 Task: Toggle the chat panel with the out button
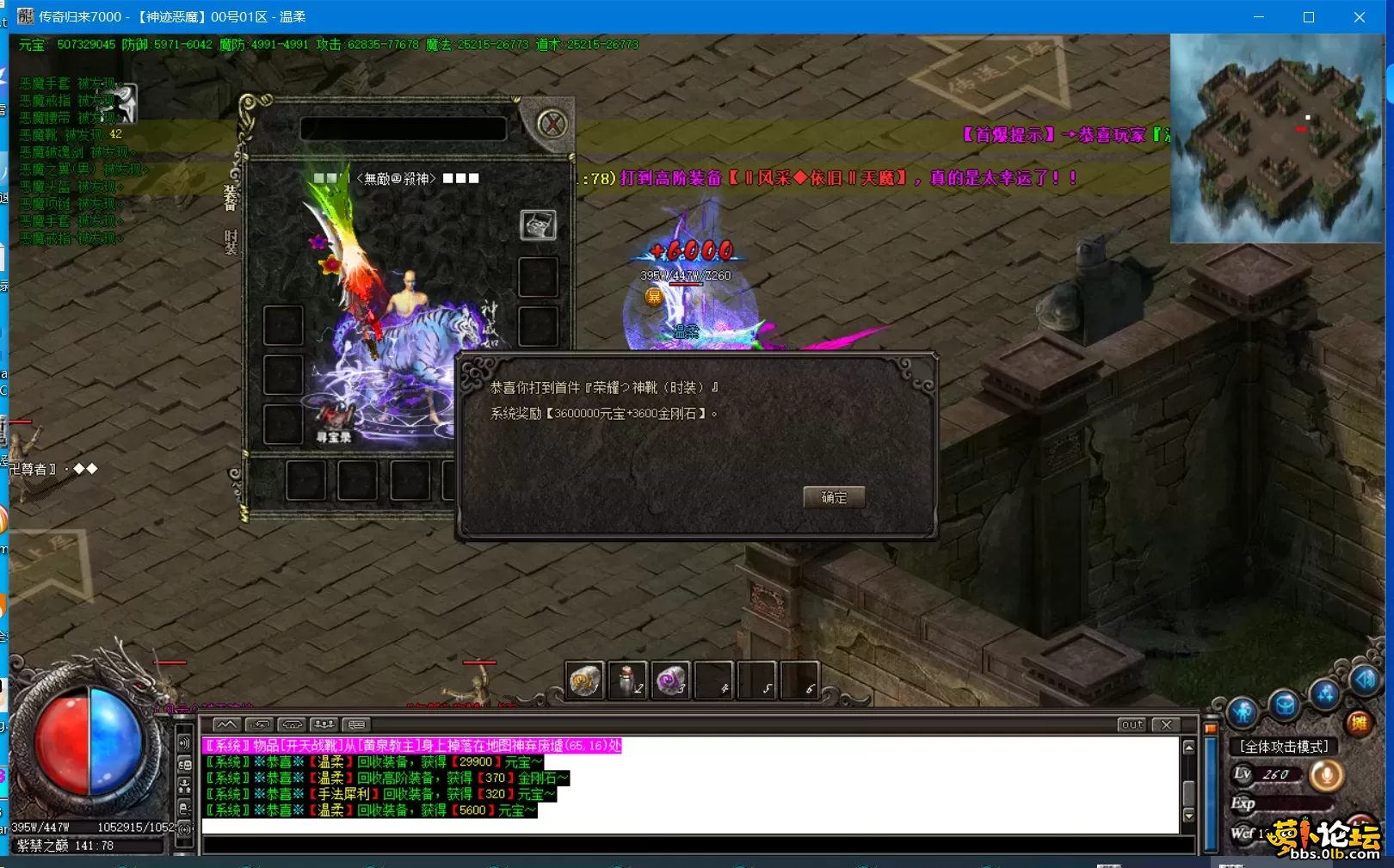coord(1130,725)
